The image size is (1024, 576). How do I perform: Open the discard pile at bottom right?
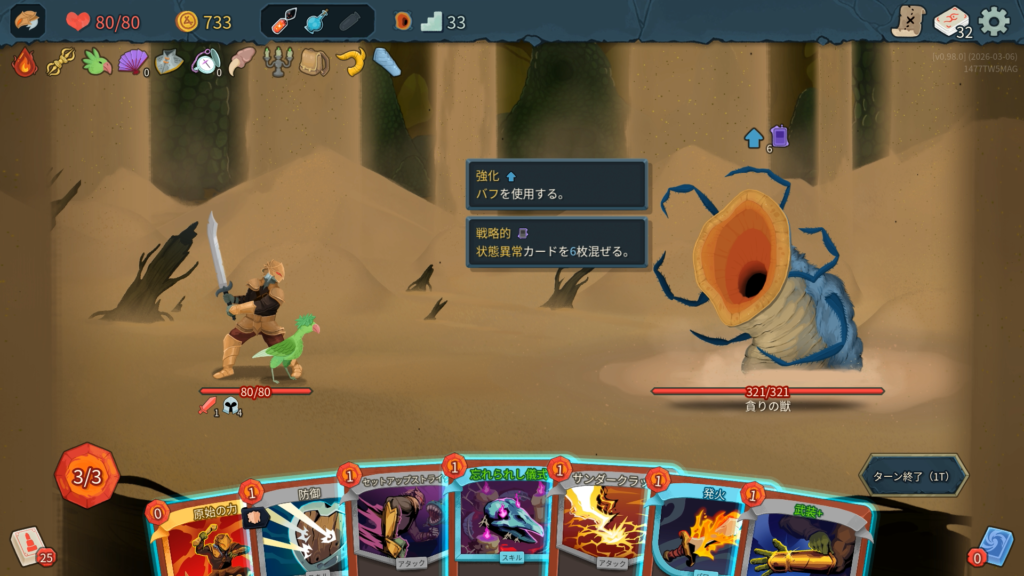click(x=995, y=545)
